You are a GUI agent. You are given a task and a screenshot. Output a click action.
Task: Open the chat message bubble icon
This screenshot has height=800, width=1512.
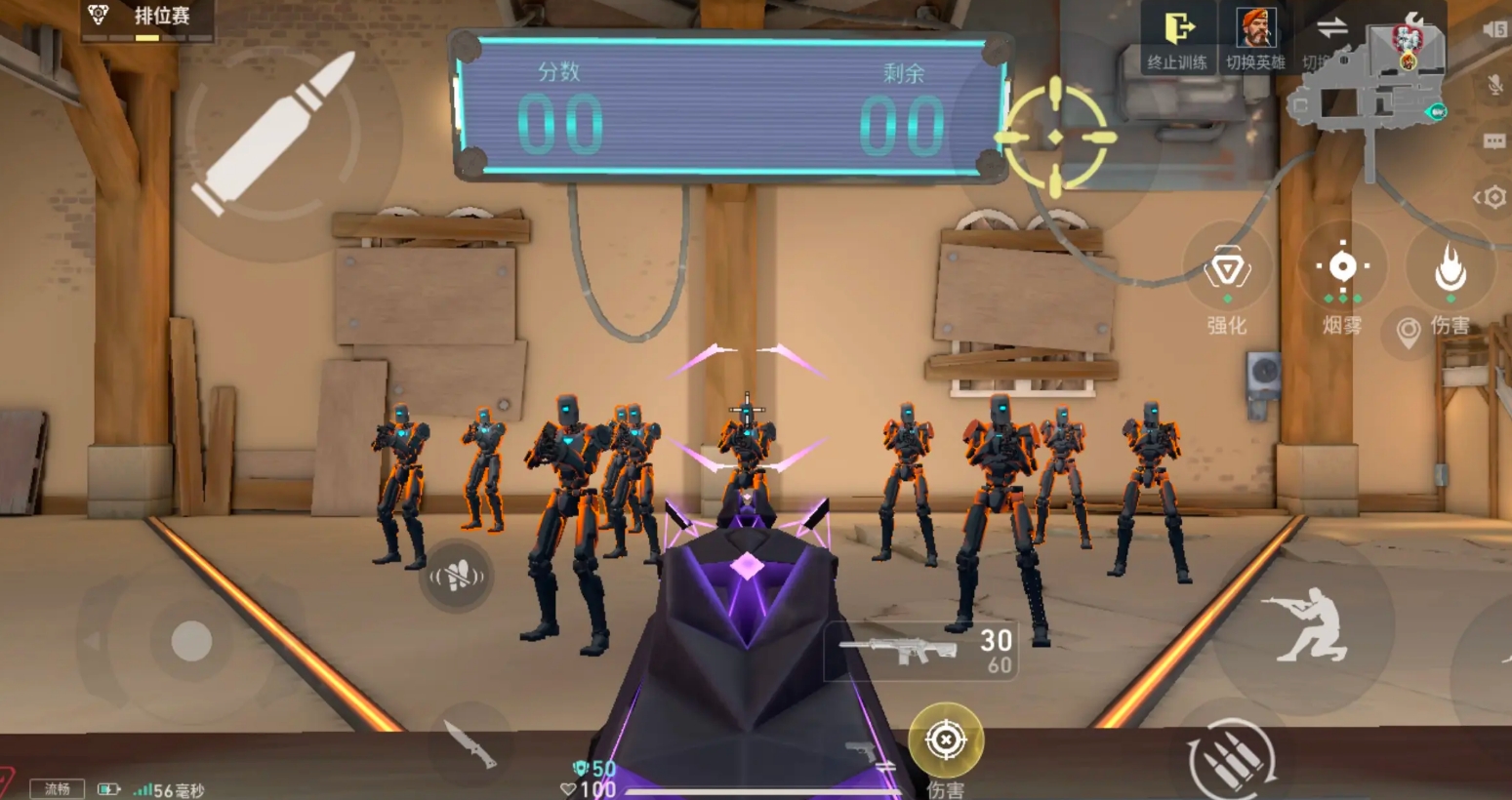click(1494, 141)
